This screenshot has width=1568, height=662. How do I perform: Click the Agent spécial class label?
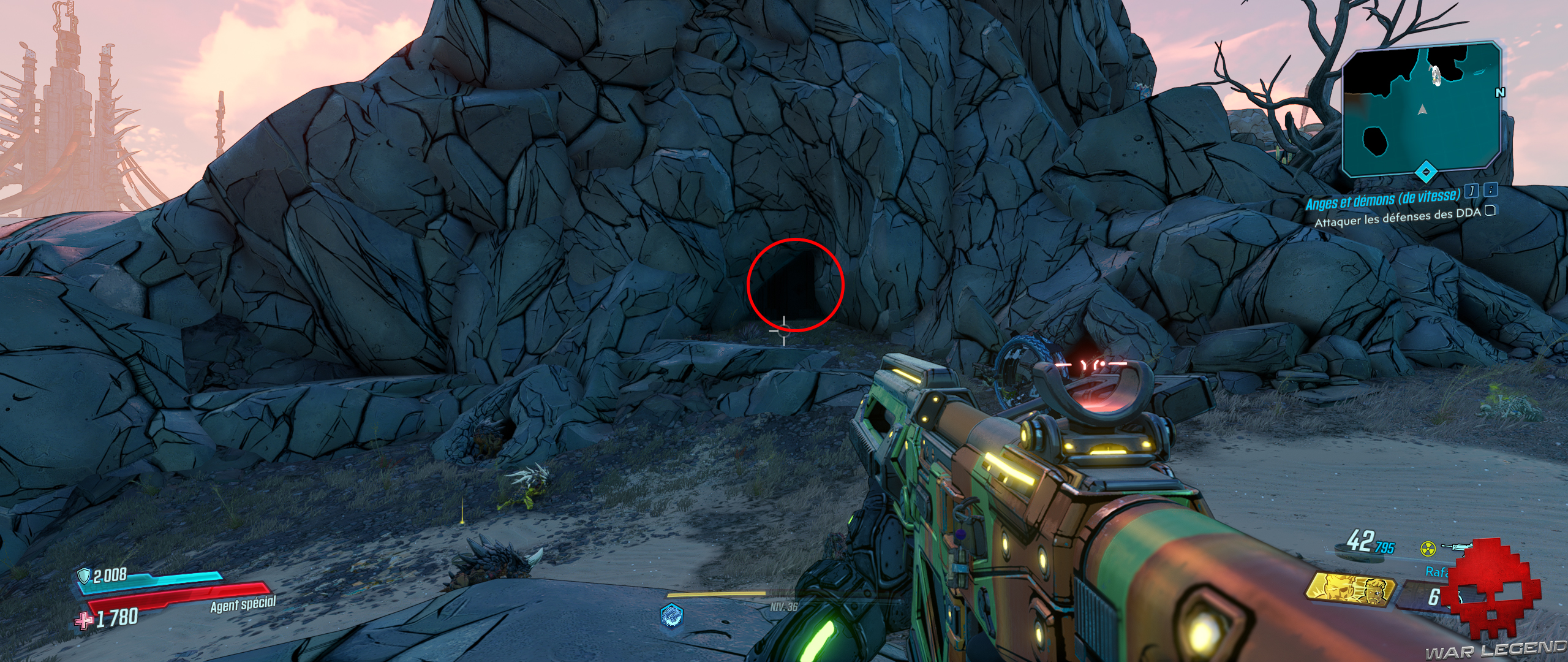click(x=243, y=606)
